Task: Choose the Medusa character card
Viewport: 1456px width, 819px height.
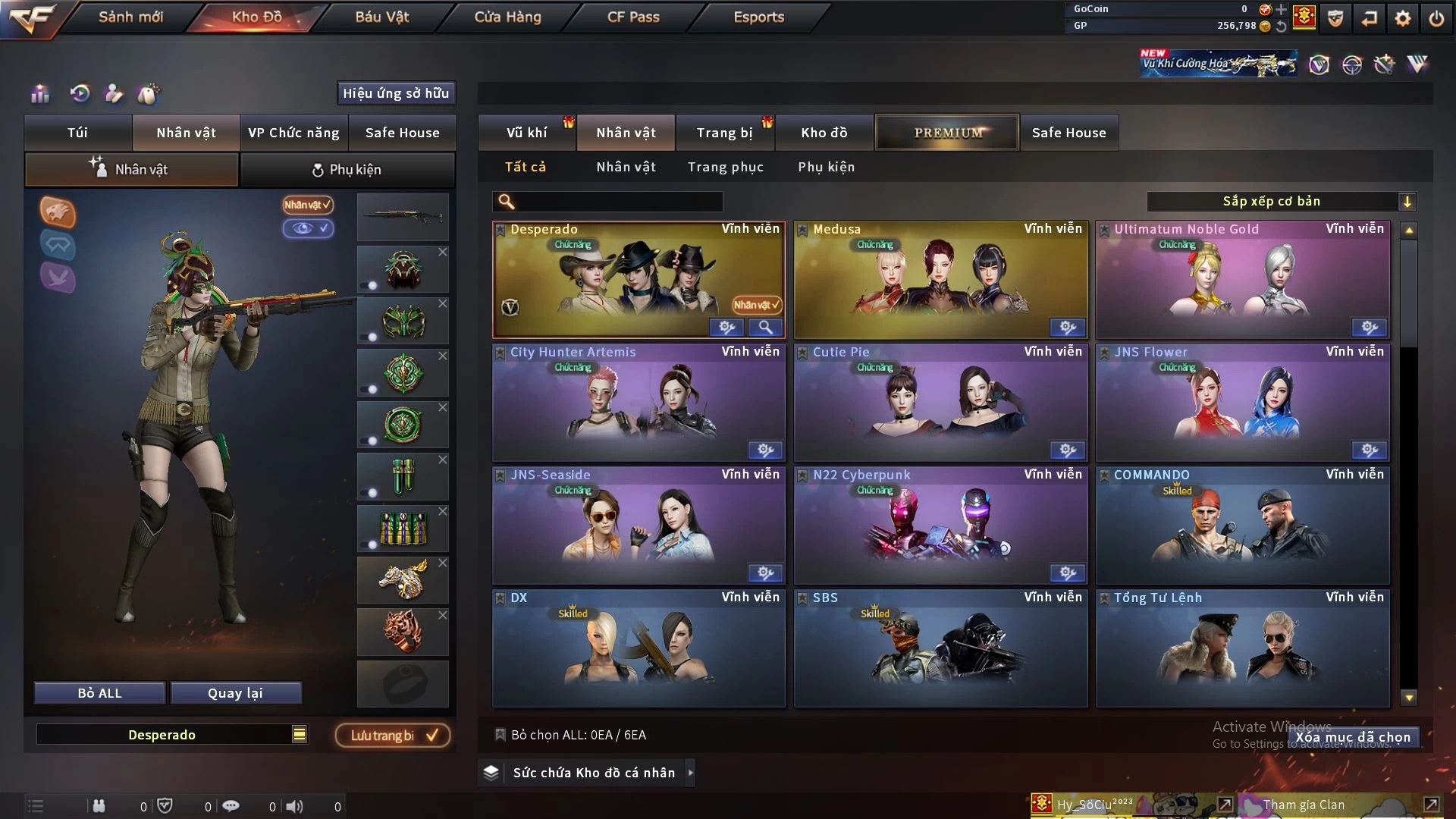Action: click(940, 280)
